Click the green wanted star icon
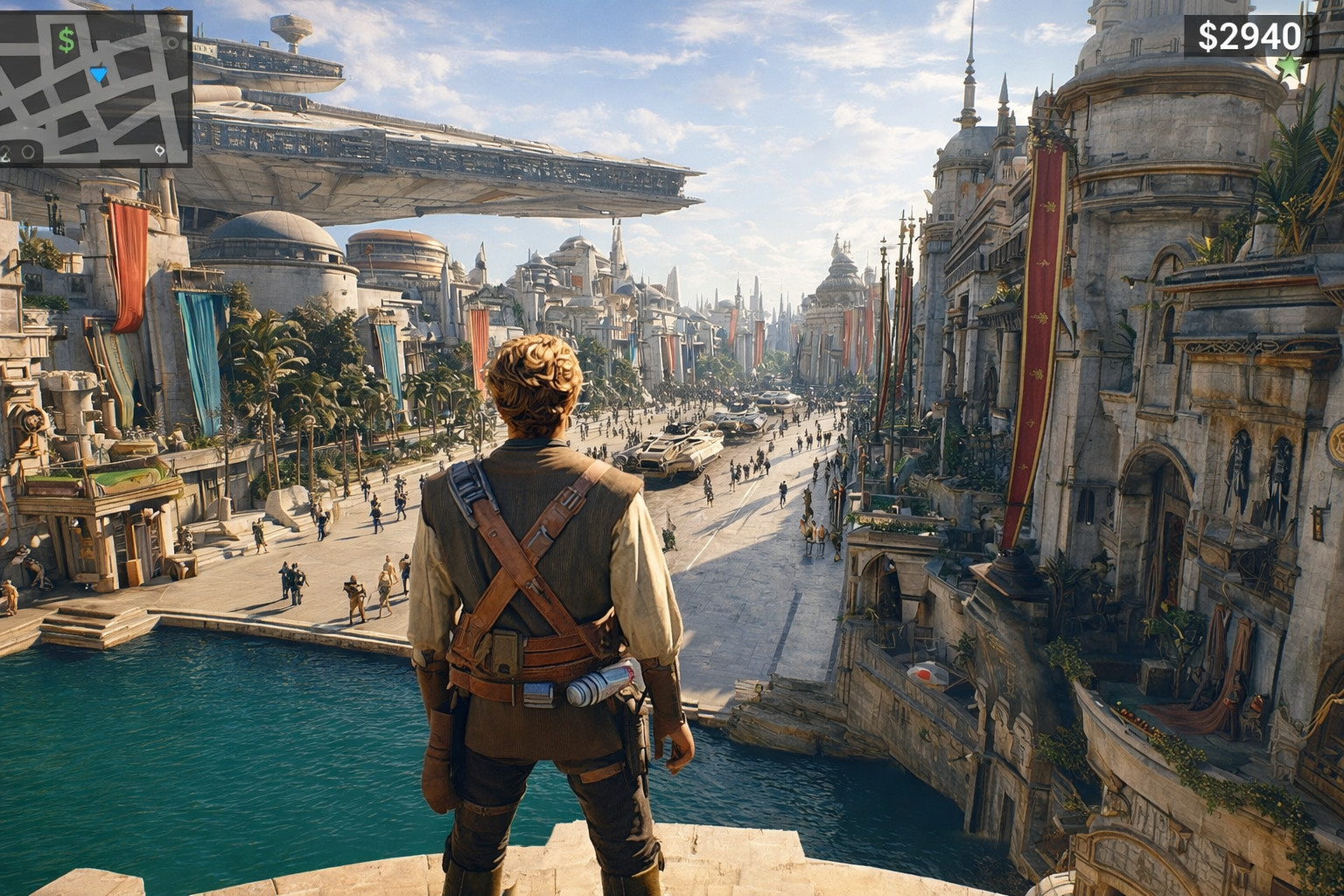The image size is (1344, 896). 1288,66
